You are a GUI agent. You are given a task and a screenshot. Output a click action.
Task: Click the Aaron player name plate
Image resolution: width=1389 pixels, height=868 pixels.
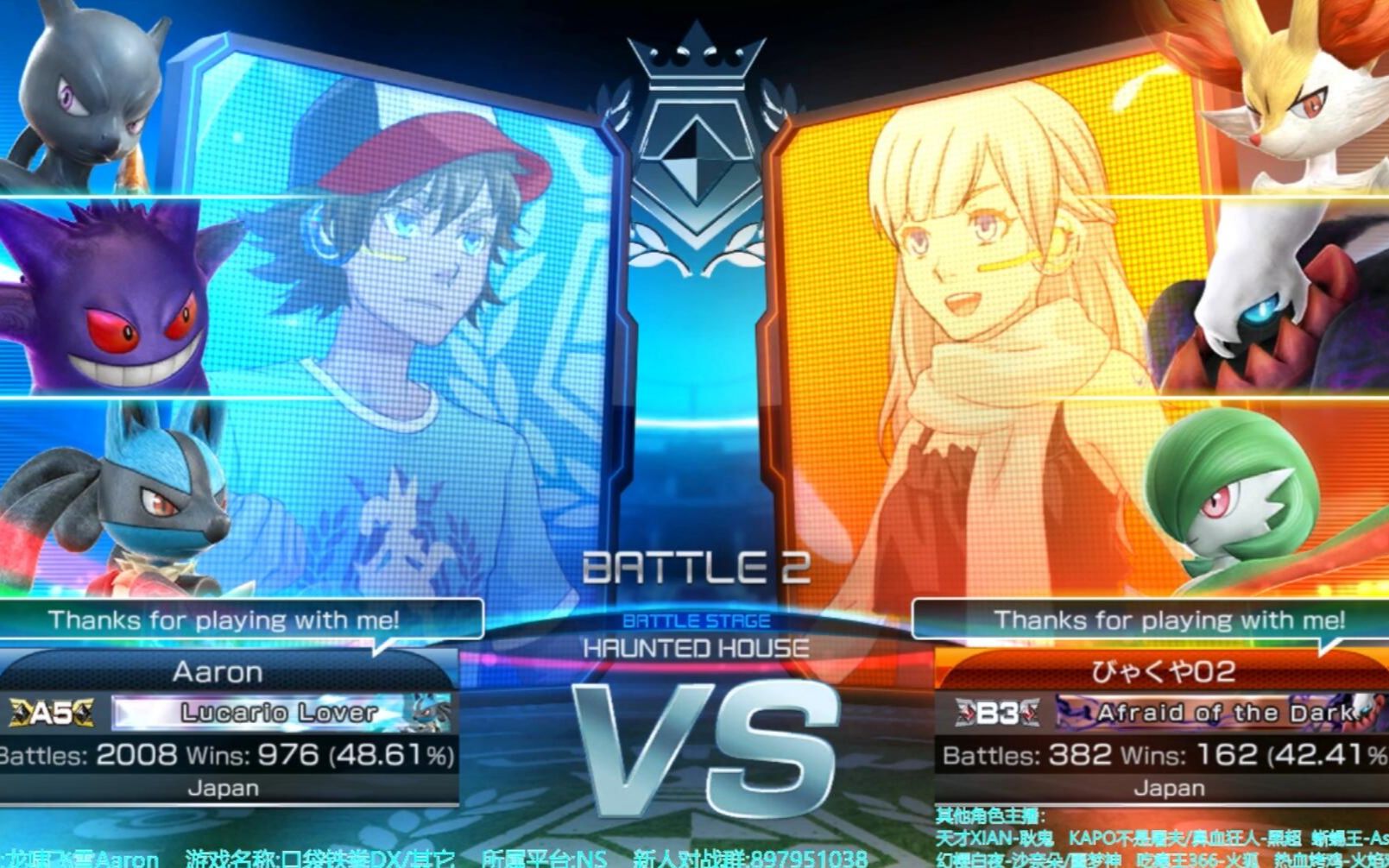pyautogui.click(x=218, y=671)
